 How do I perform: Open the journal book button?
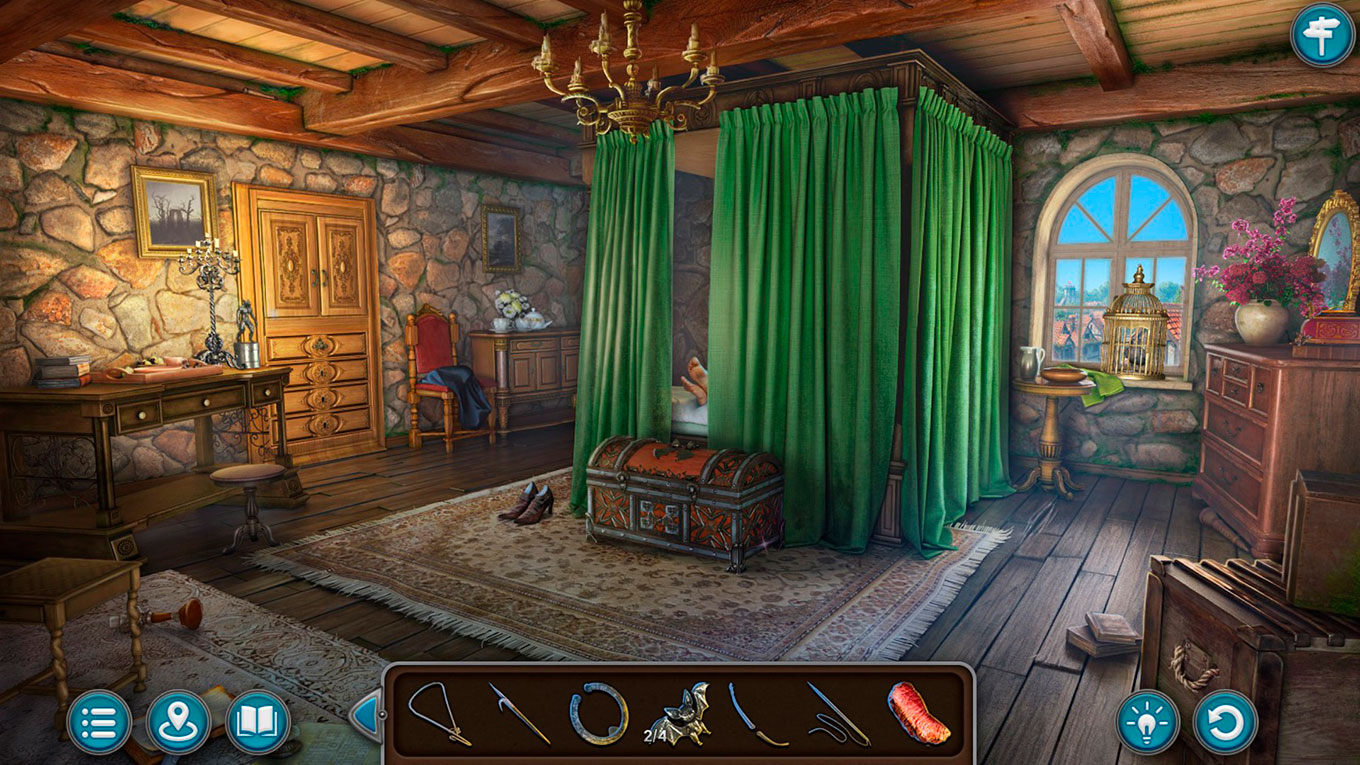point(258,721)
